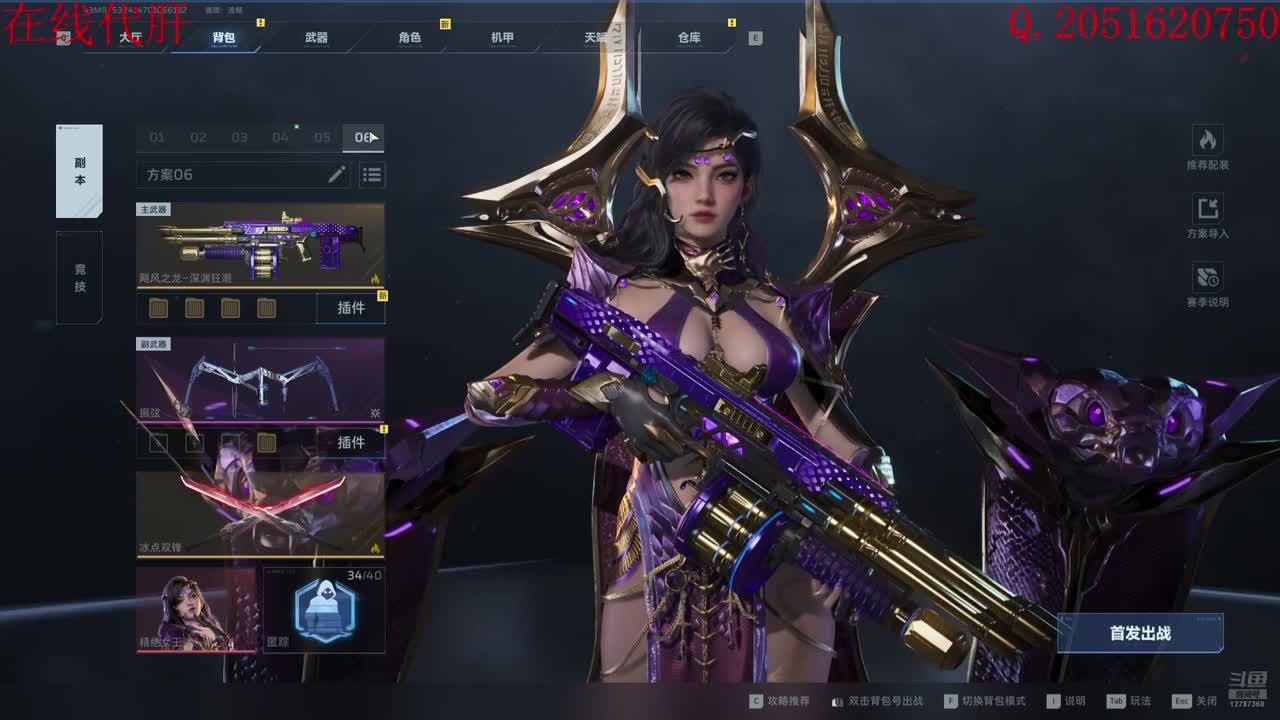
Task: Choose loadout slot 03
Action: point(239,138)
